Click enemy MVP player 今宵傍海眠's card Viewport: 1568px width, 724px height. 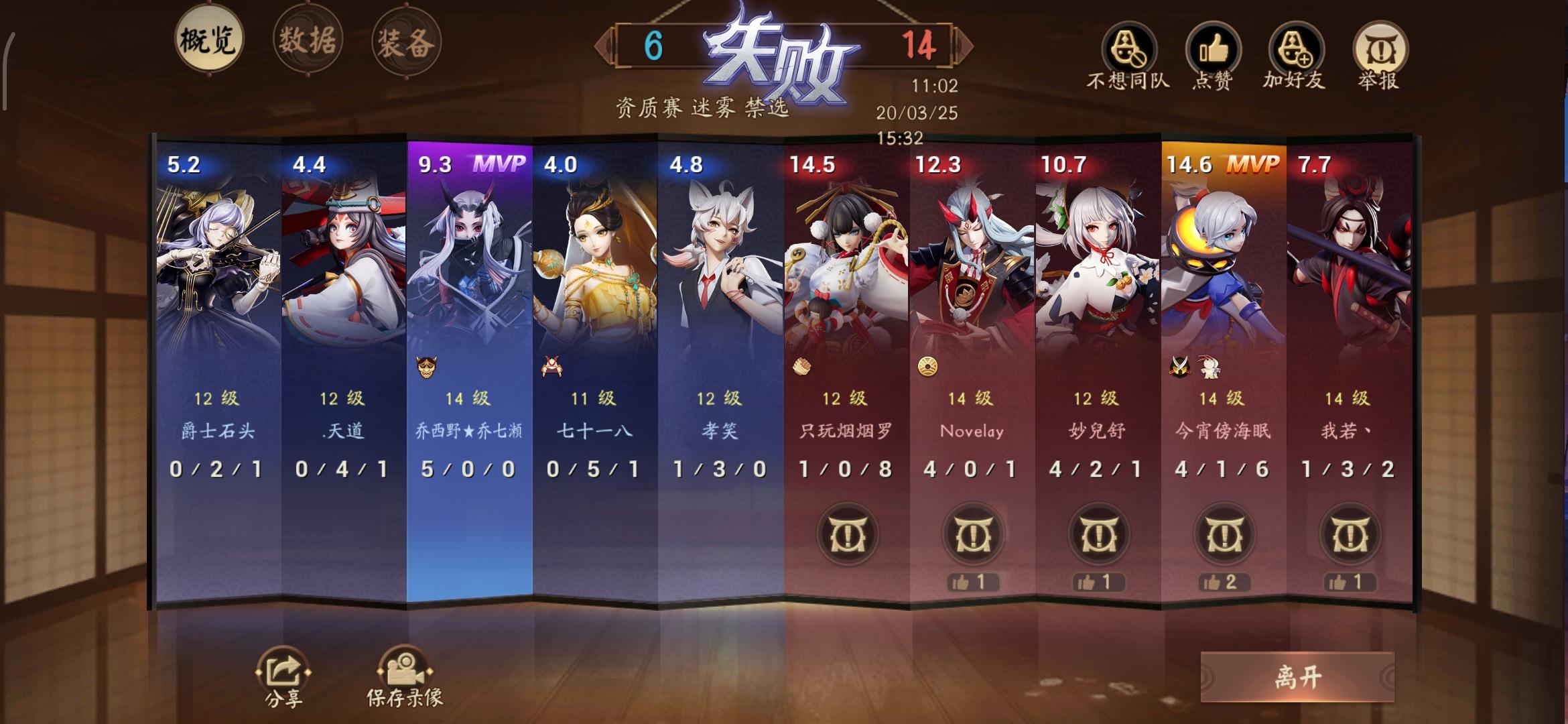click(x=1225, y=302)
